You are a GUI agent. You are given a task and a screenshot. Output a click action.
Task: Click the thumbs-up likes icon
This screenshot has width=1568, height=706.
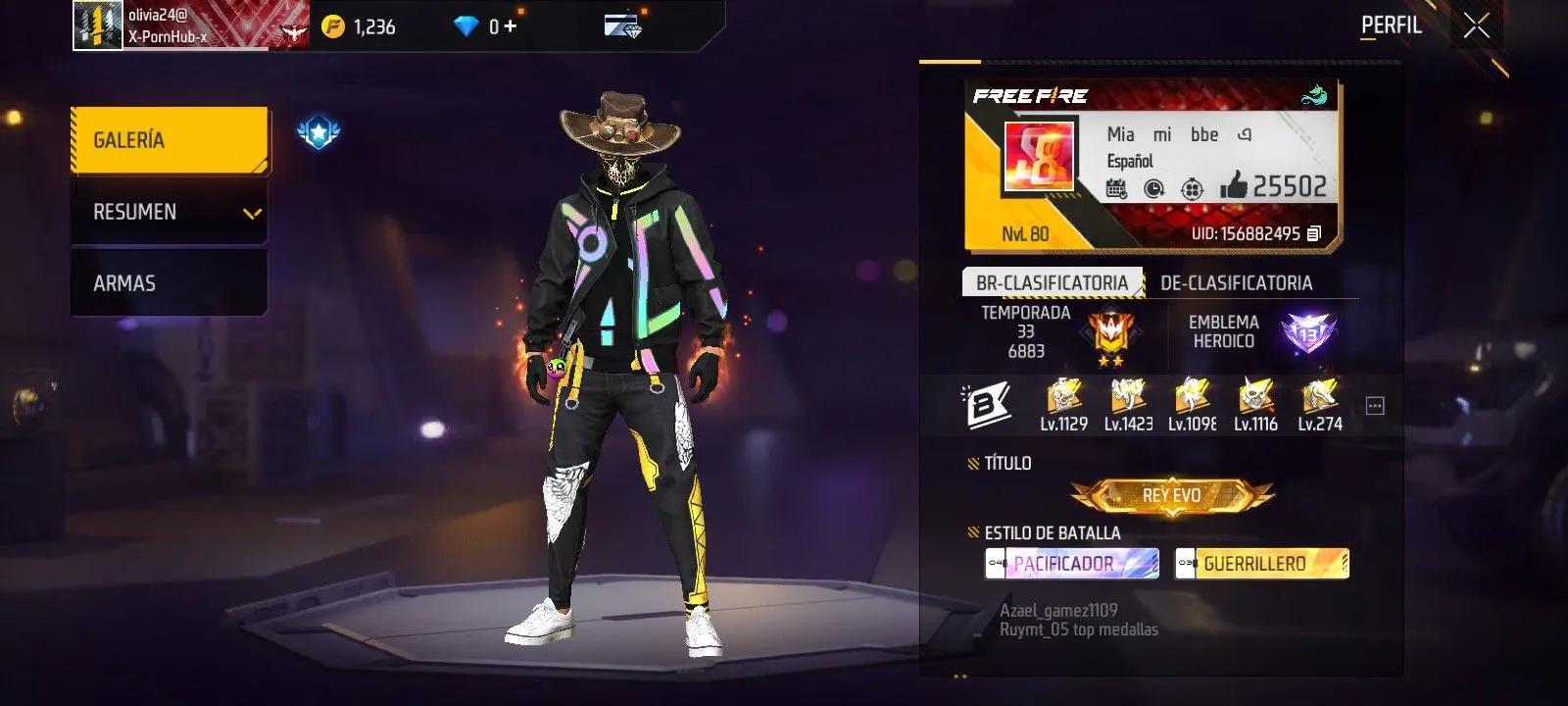tap(1233, 185)
